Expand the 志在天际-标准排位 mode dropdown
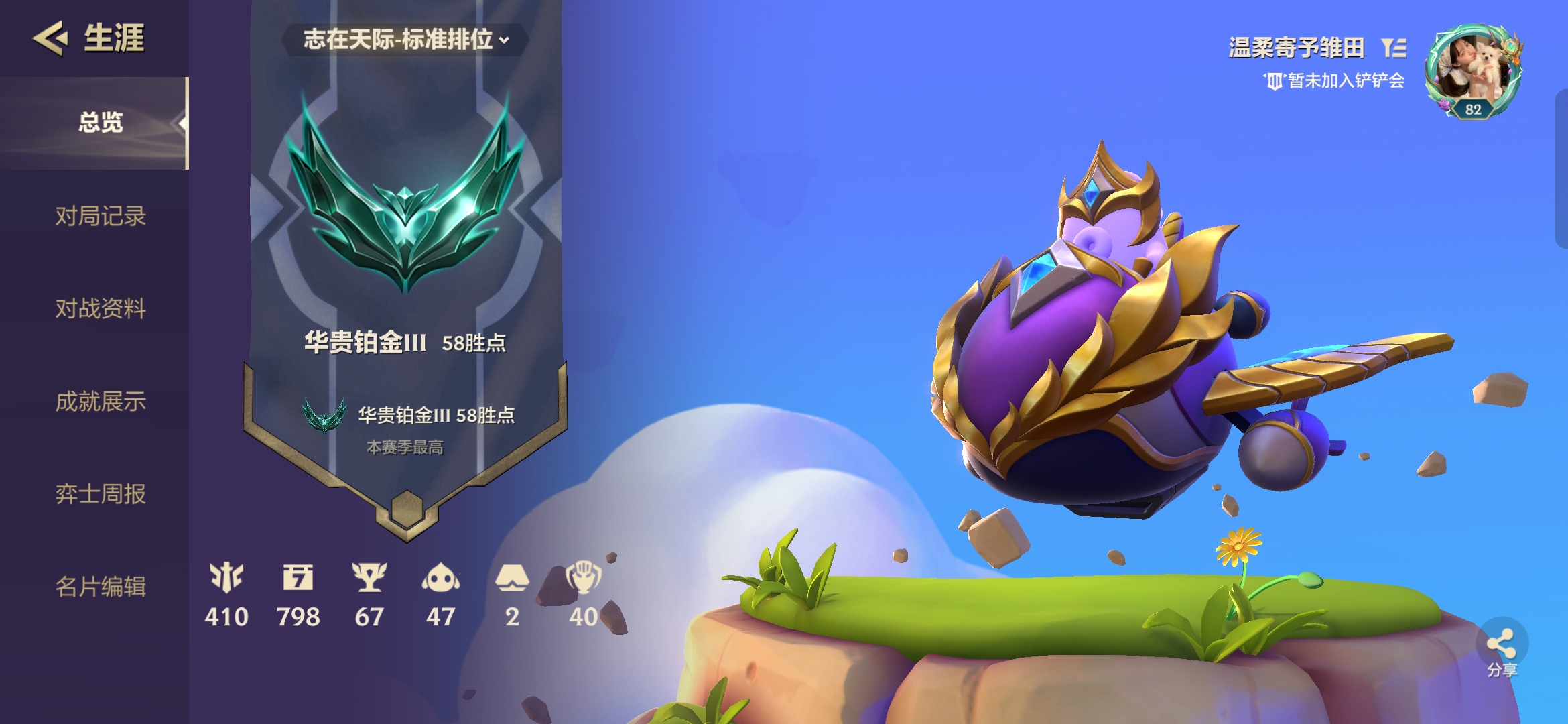Screen dimensions: 1568x724 pos(405,40)
